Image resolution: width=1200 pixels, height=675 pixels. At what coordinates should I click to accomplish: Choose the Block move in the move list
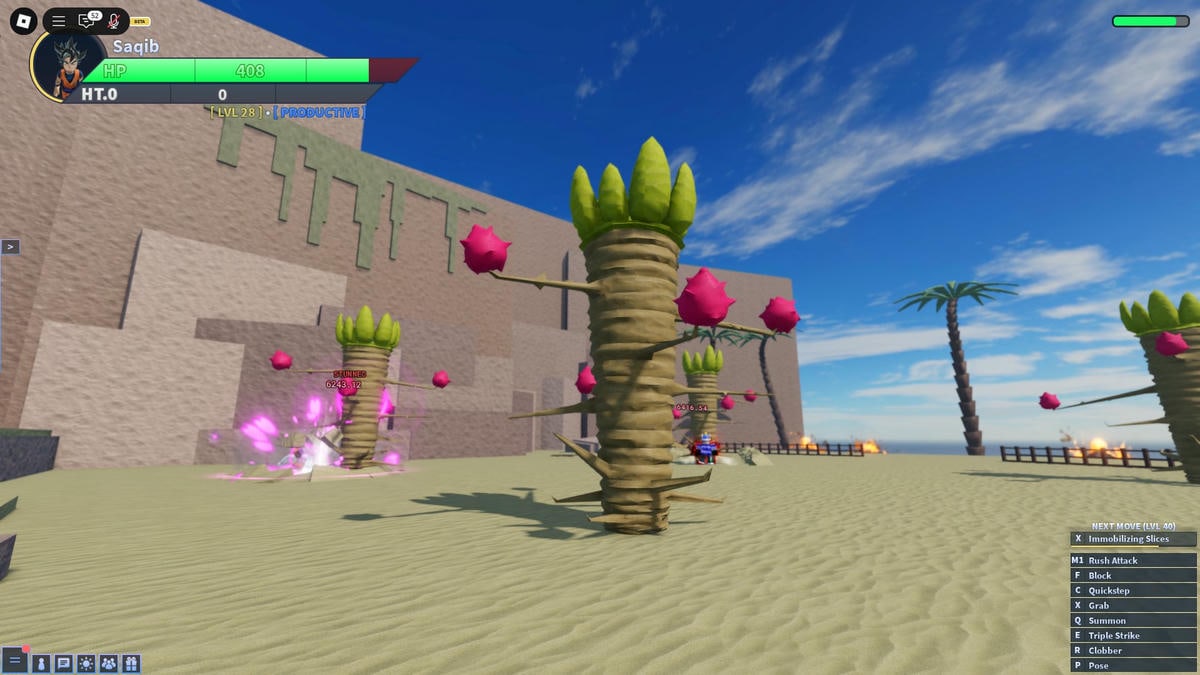1133,576
